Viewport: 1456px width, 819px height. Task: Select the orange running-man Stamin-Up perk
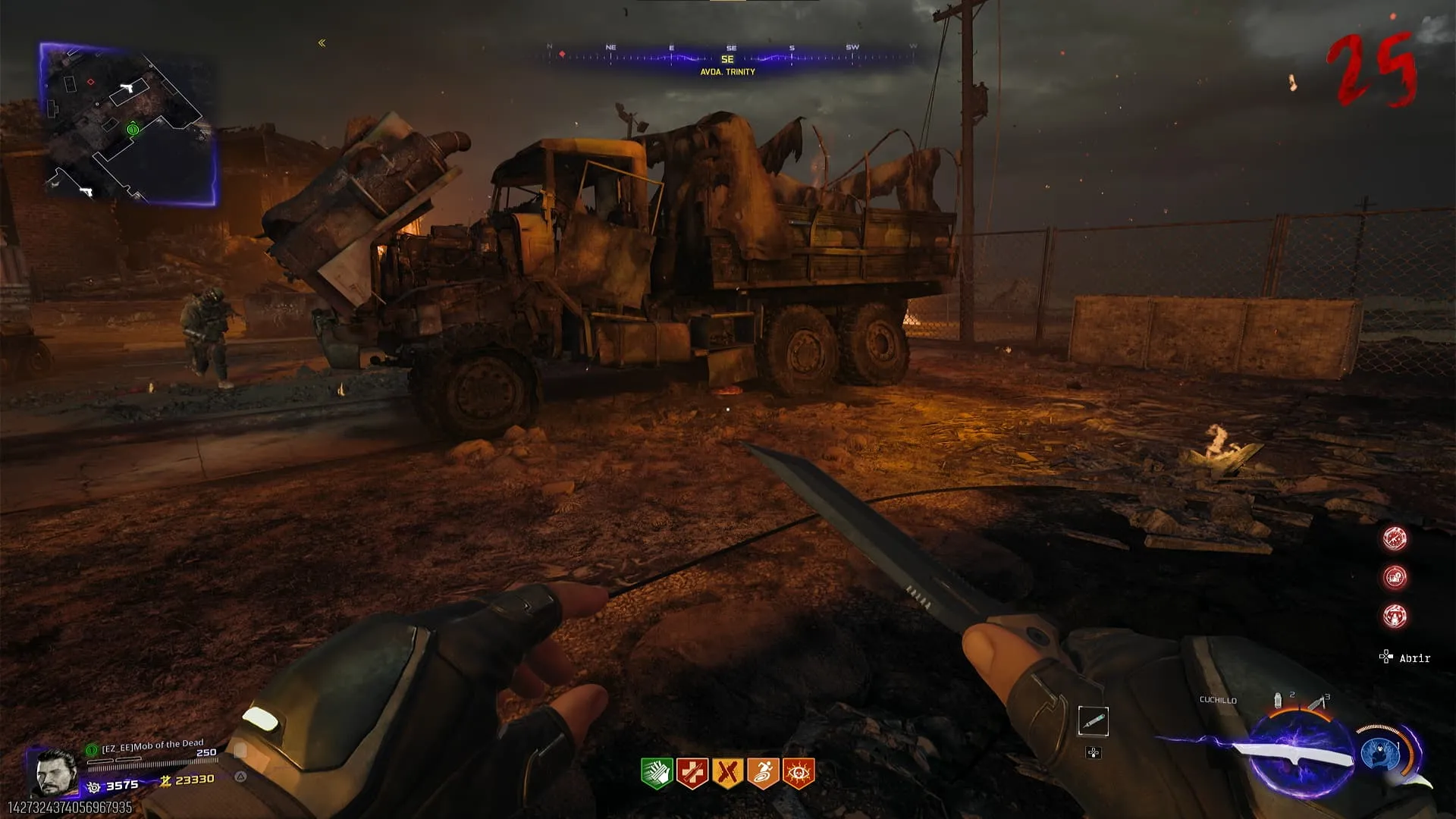point(763,773)
